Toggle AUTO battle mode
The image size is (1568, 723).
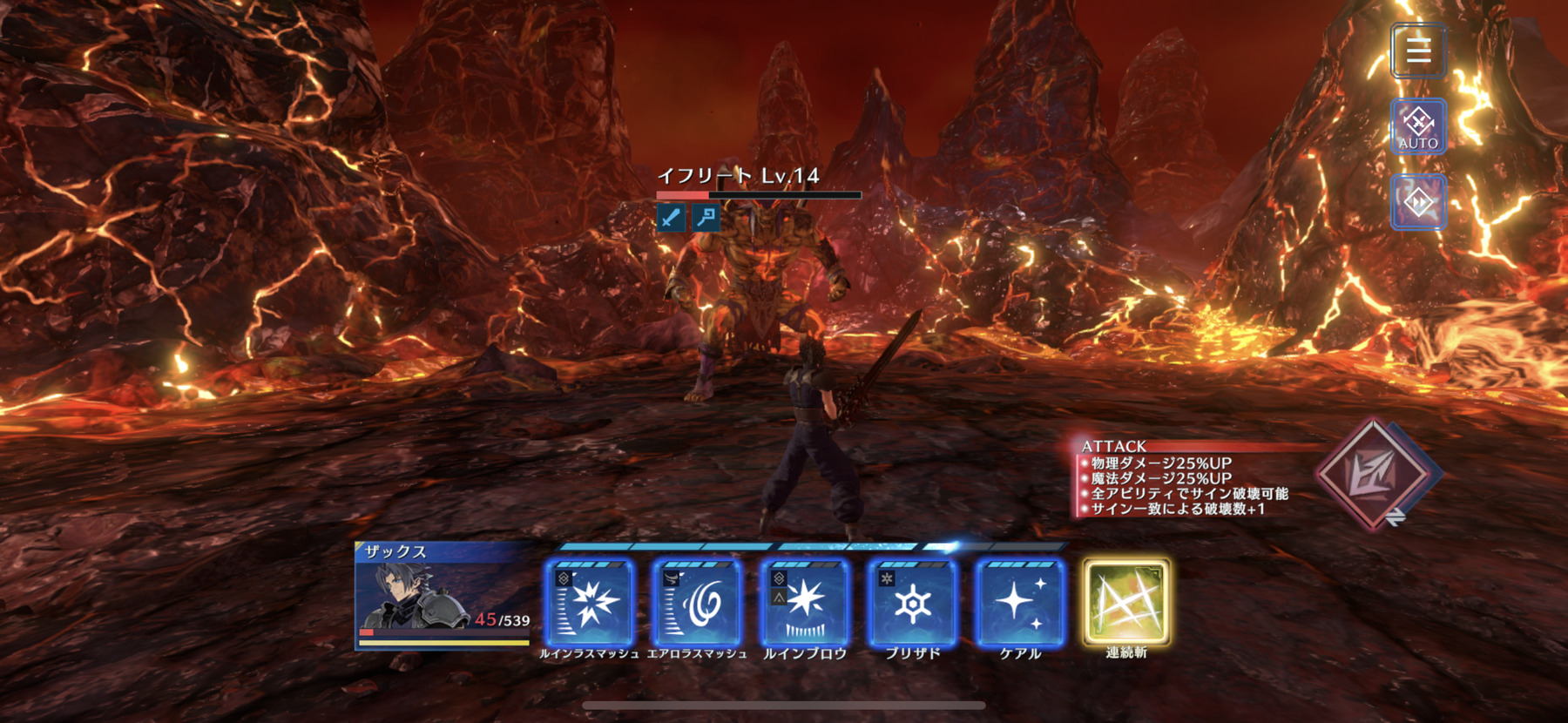coord(1418,127)
